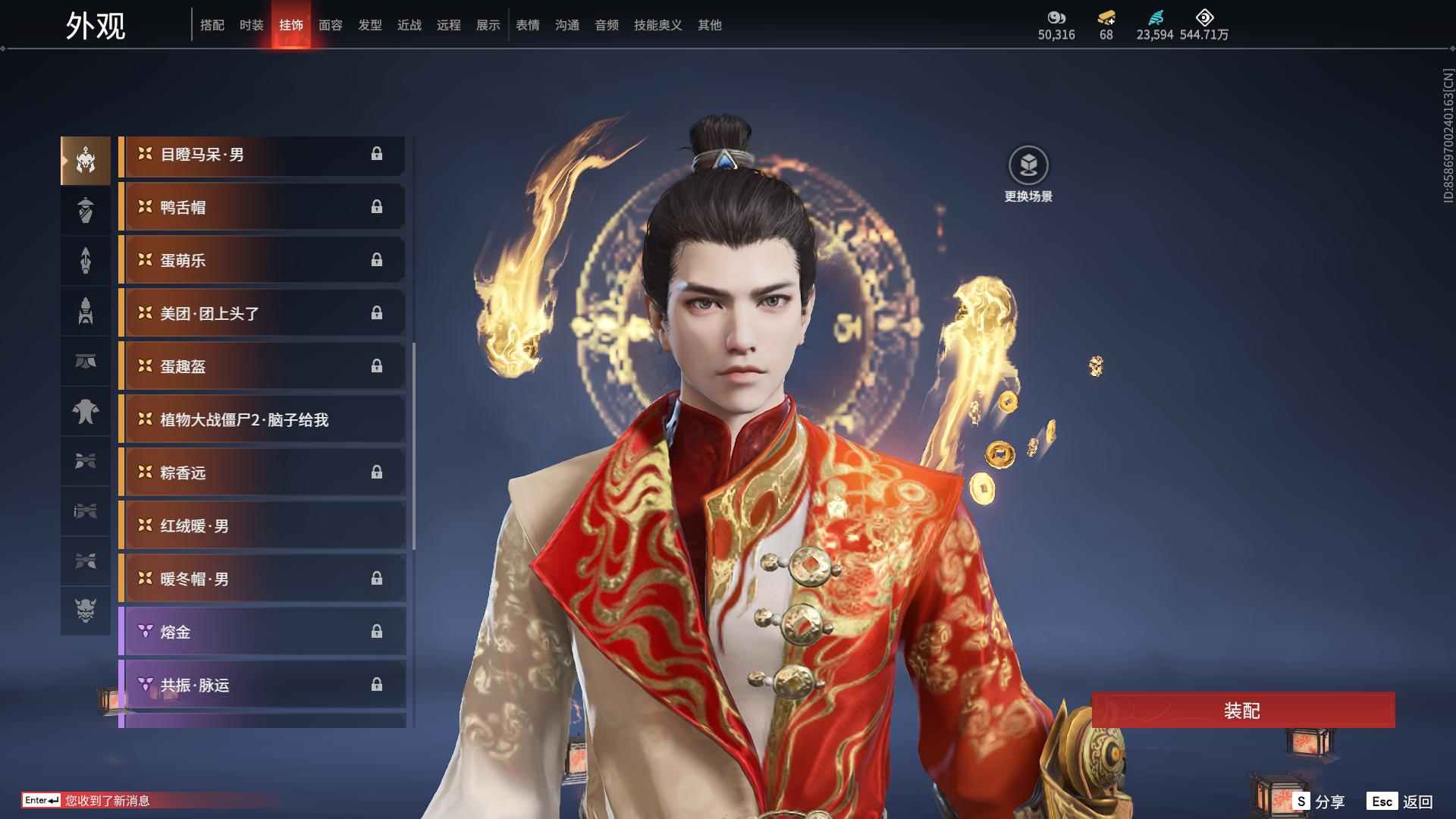
Task: Select the helmet accessory category icon
Action: pyautogui.click(x=85, y=159)
